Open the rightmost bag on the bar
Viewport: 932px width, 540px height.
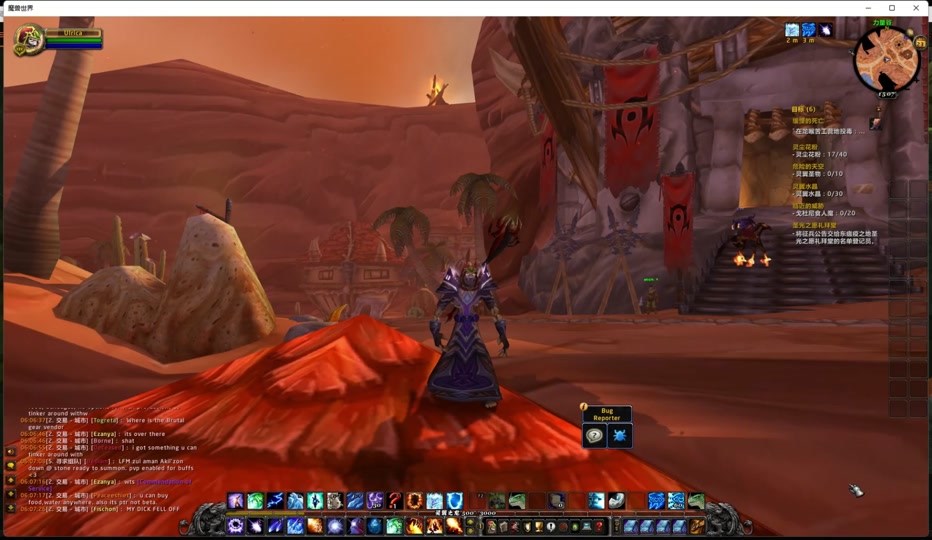(697, 526)
